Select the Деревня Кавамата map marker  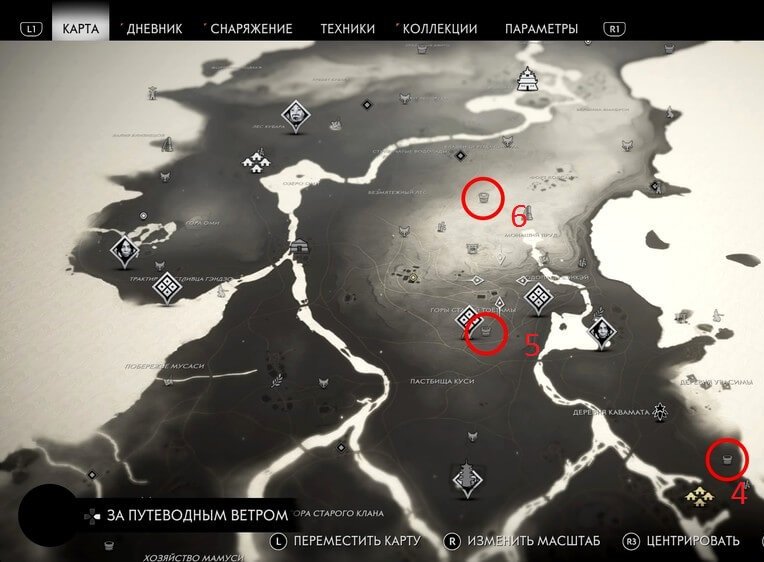click(x=659, y=411)
